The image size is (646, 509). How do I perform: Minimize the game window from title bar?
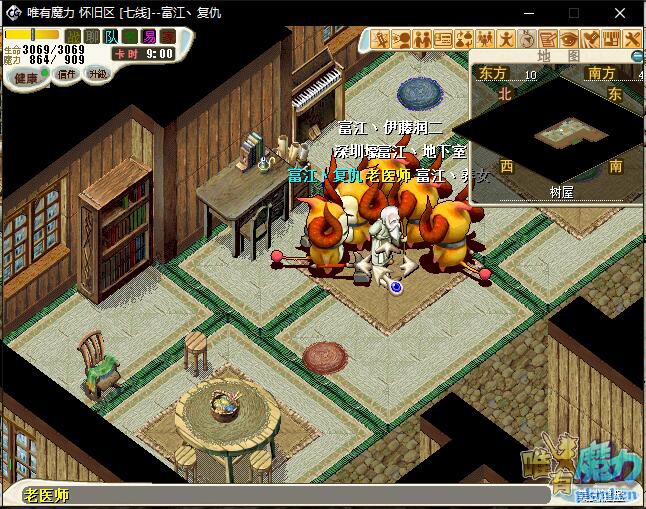pos(528,13)
